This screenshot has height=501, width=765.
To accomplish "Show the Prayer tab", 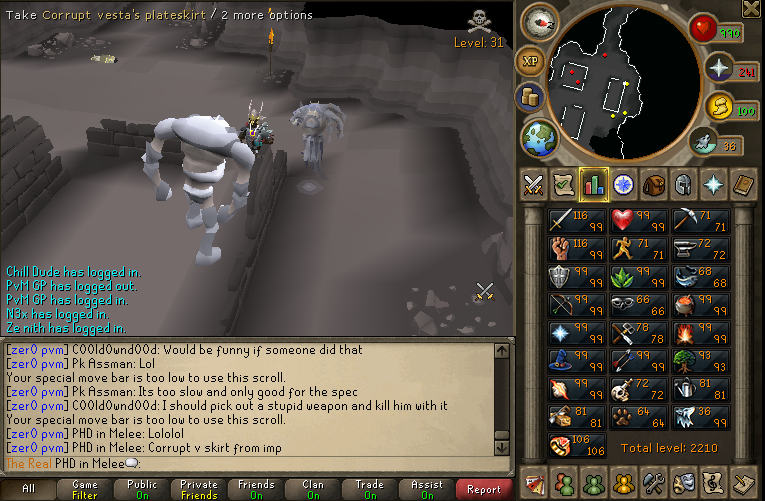I will pos(714,184).
